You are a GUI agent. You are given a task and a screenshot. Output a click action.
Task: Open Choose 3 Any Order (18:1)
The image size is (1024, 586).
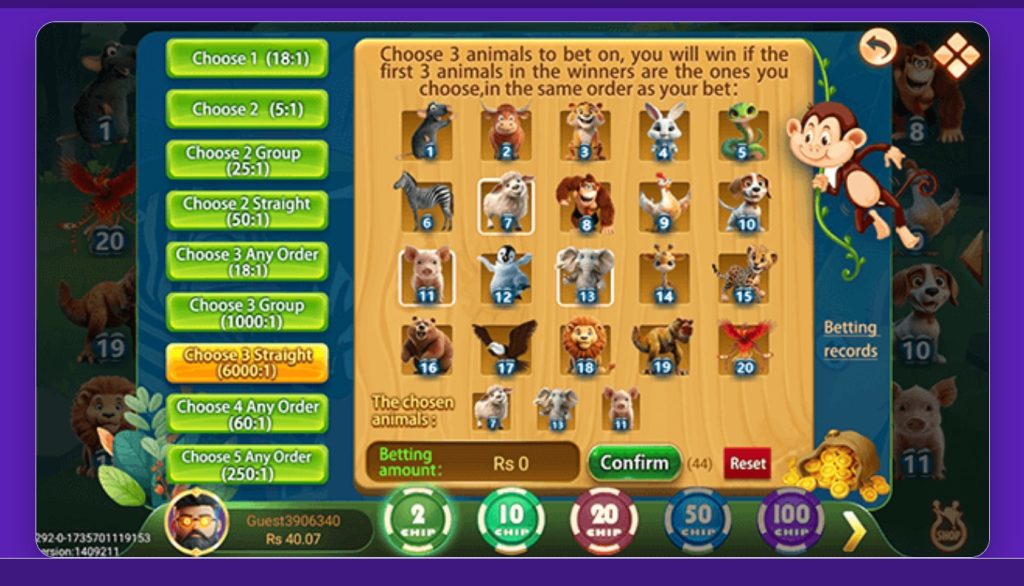click(x=247, y=262)
